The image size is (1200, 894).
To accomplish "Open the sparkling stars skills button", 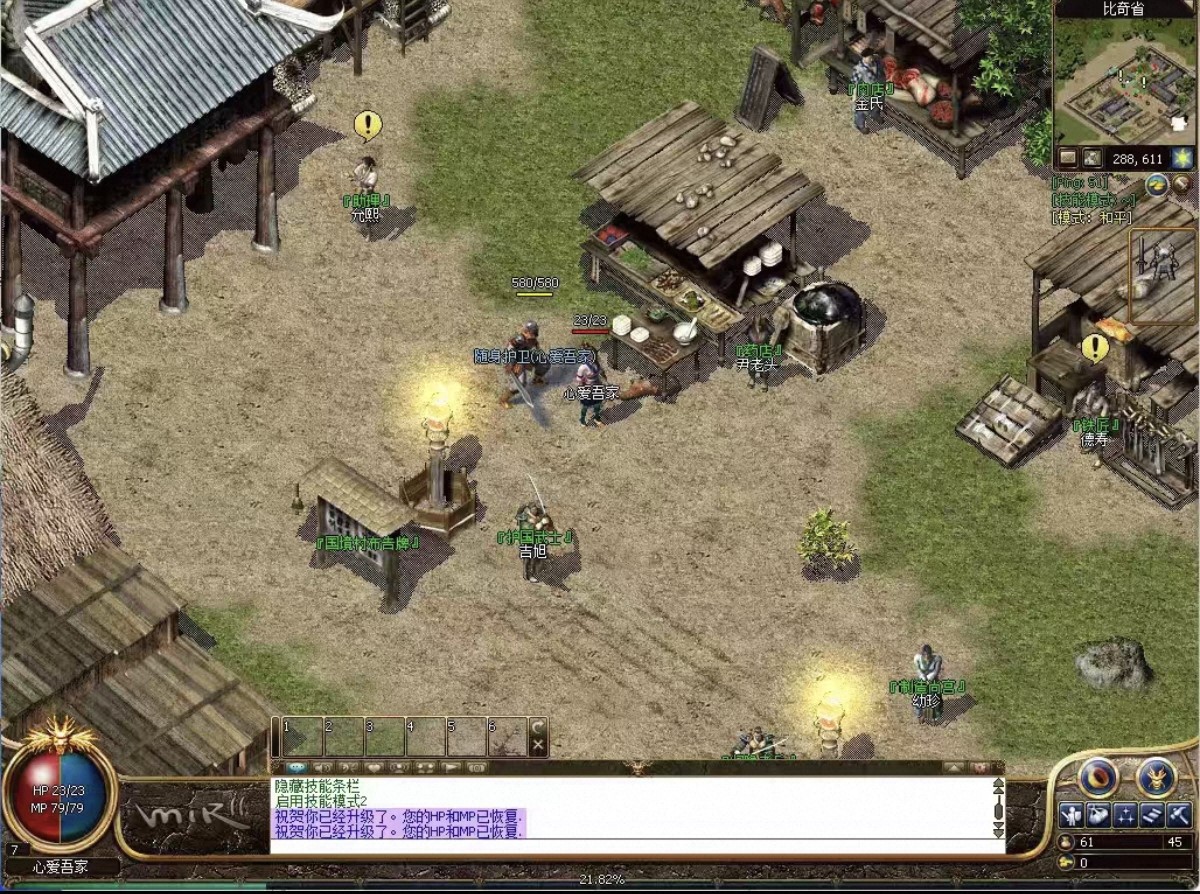I will [1125, 816].
